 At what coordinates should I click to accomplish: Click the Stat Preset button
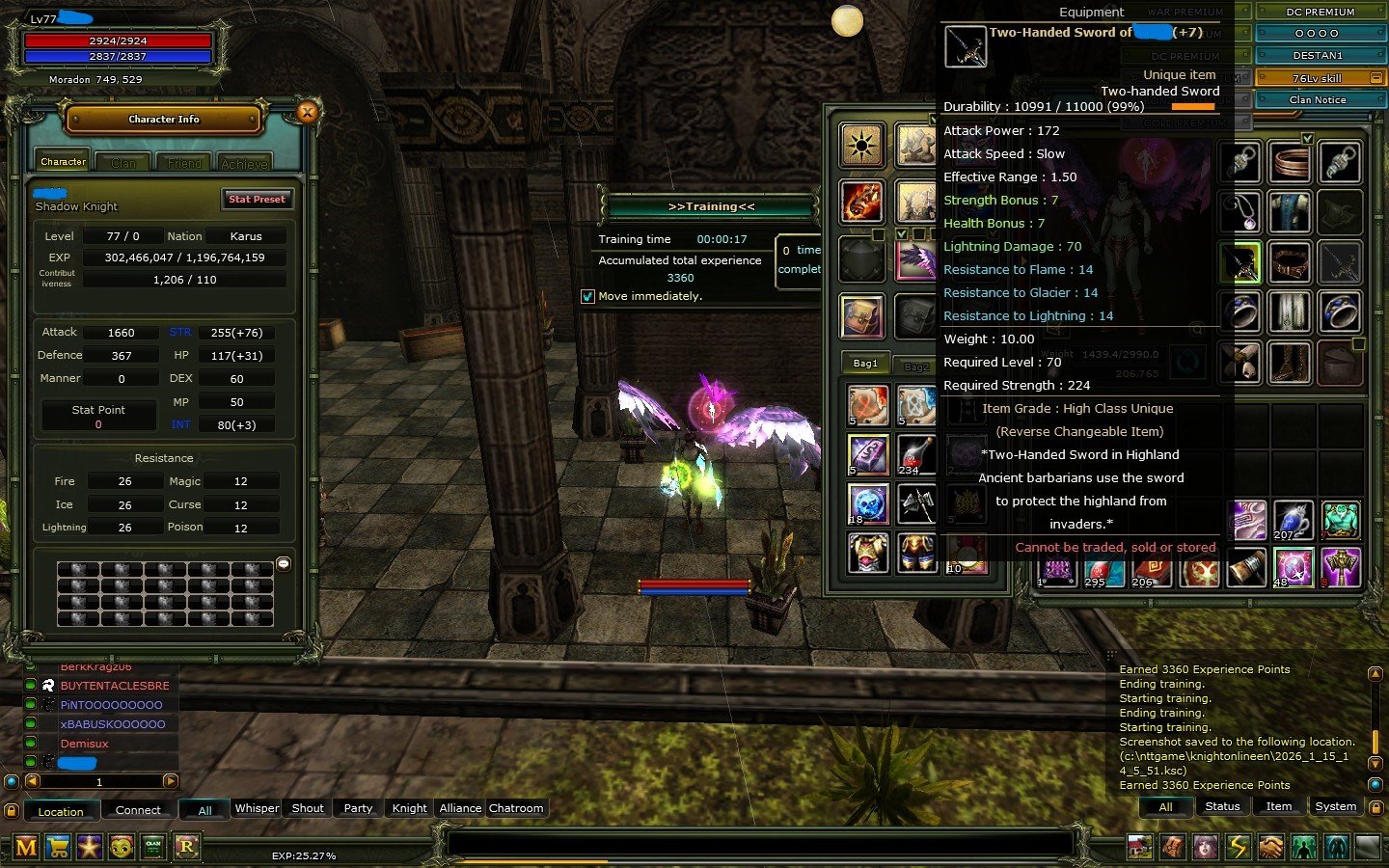[257, 200]
